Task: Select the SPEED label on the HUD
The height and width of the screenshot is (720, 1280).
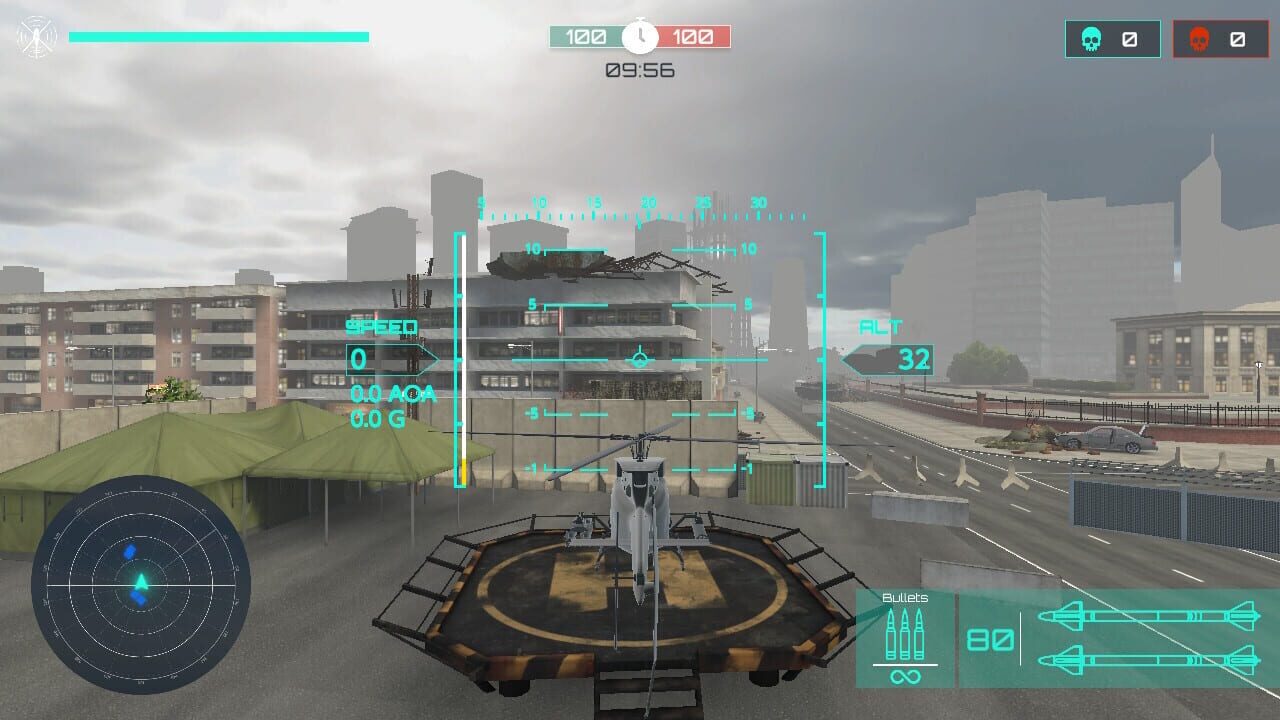Action: [381, 325]
